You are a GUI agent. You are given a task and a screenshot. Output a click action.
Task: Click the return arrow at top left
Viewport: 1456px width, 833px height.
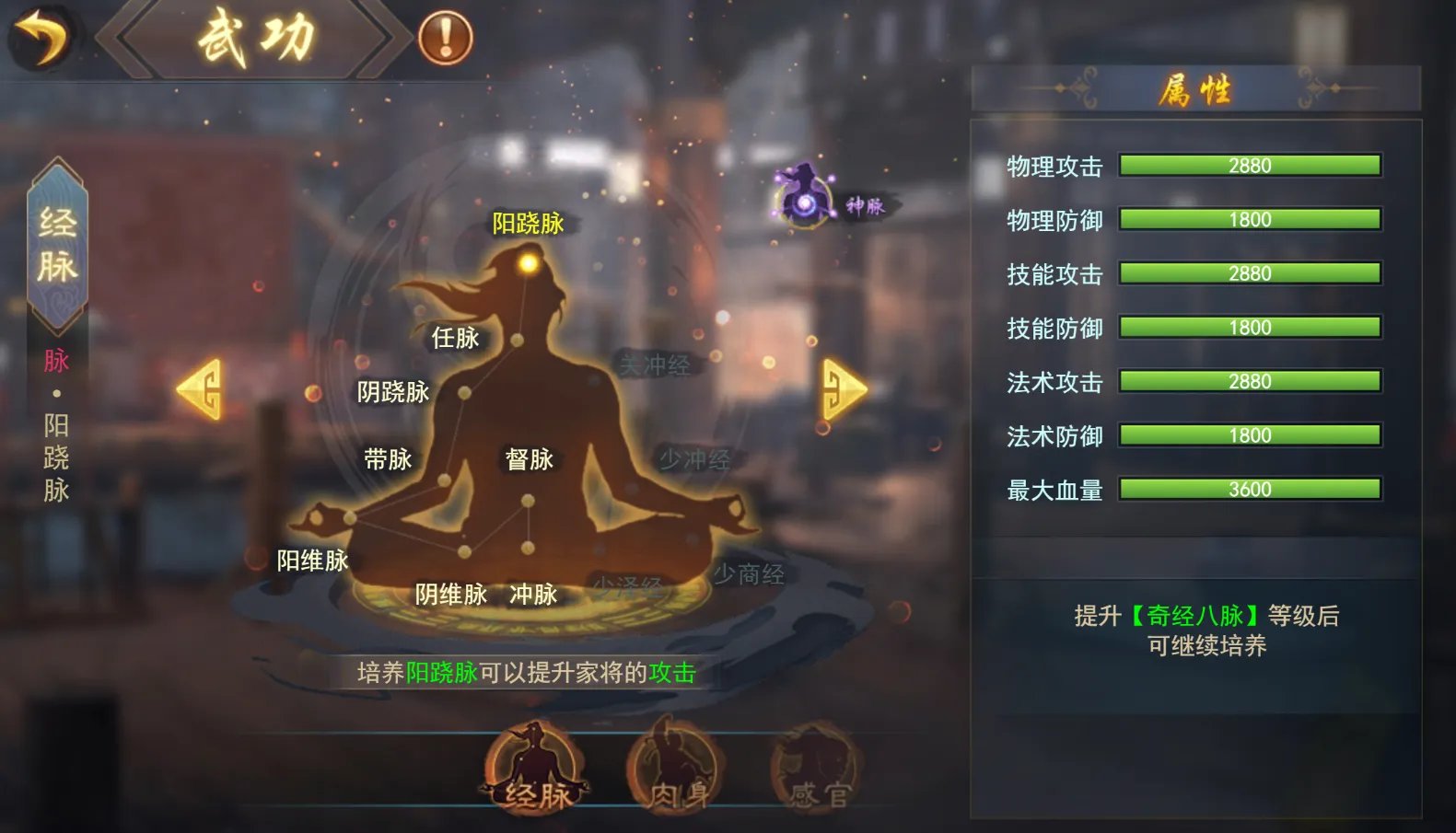coord(41,35)
